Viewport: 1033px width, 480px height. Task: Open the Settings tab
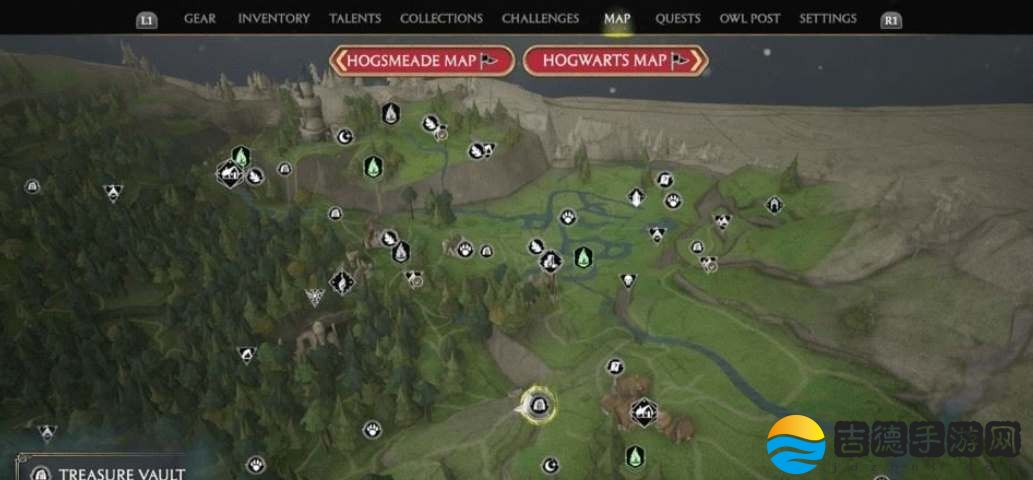828,19
